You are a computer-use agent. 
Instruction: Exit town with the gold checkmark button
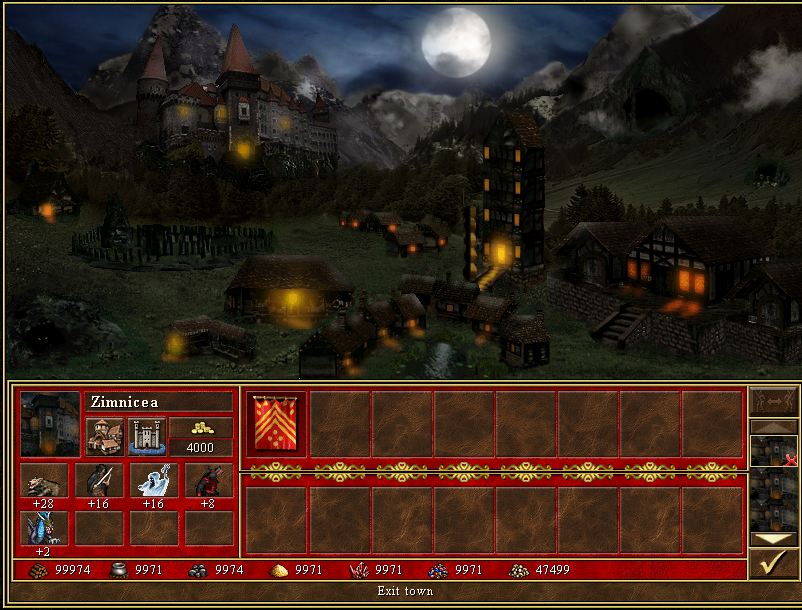pyautogui.click(x=773, y=565)
